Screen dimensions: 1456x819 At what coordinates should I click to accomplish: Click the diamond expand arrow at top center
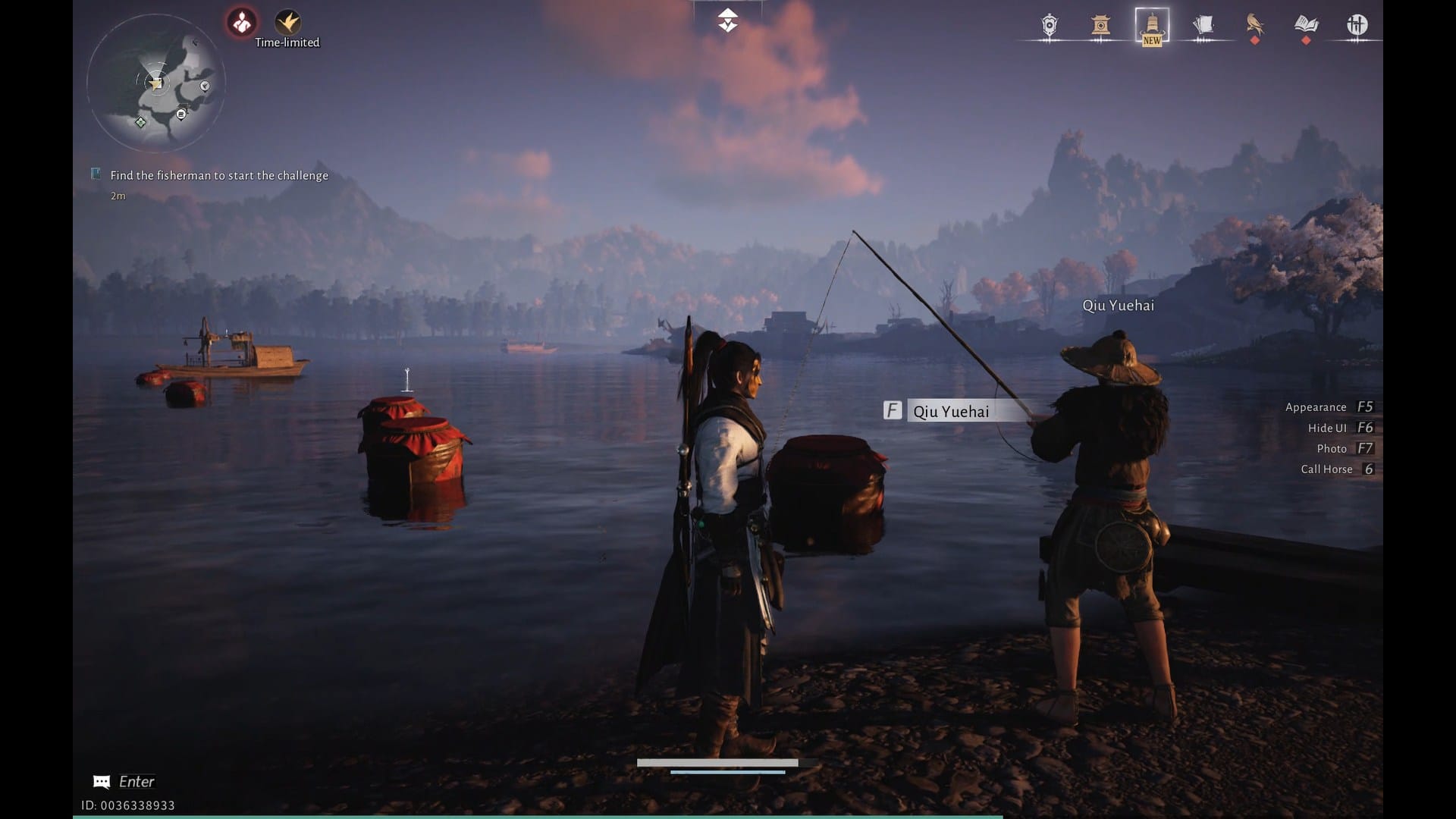click(727, 20)
